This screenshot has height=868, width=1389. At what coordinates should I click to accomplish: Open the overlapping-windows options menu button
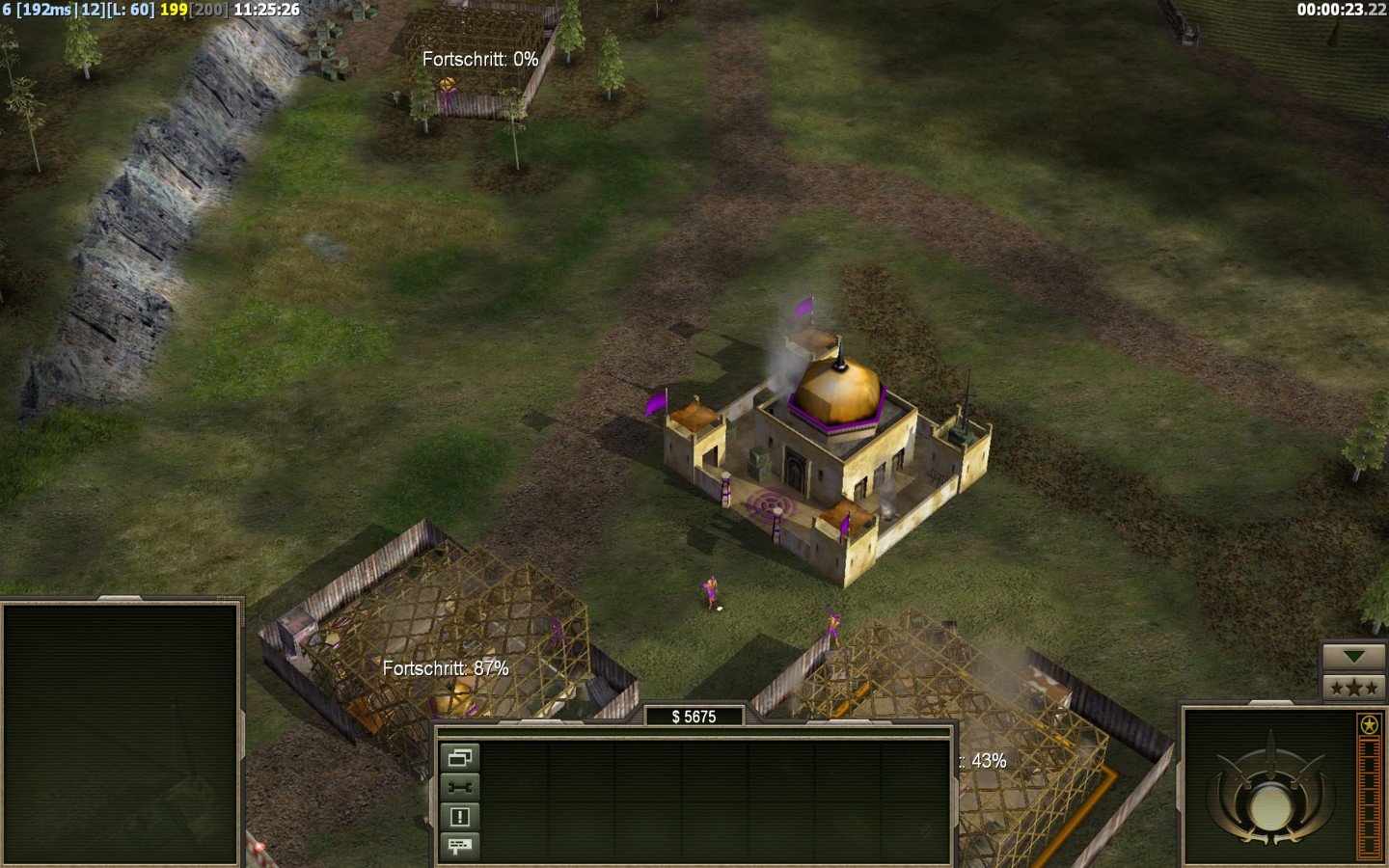460,757
